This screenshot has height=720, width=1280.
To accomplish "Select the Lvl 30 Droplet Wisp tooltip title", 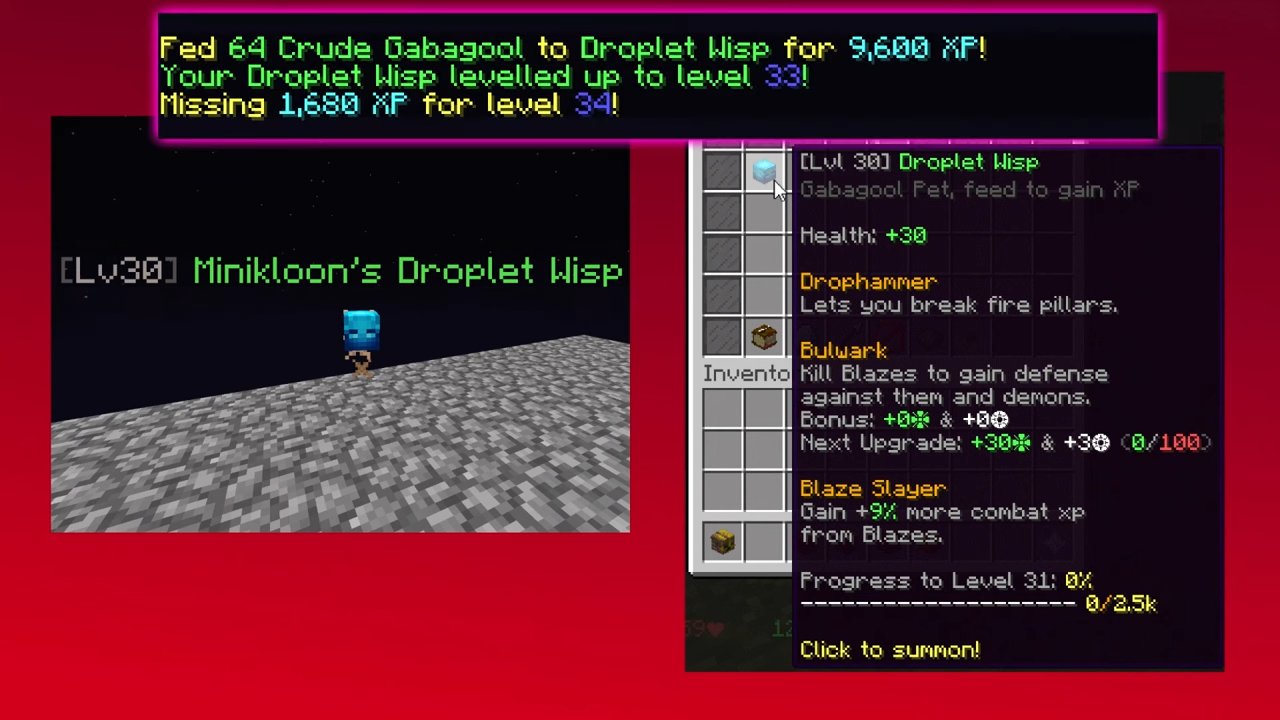I will click(x=918, y=162).
